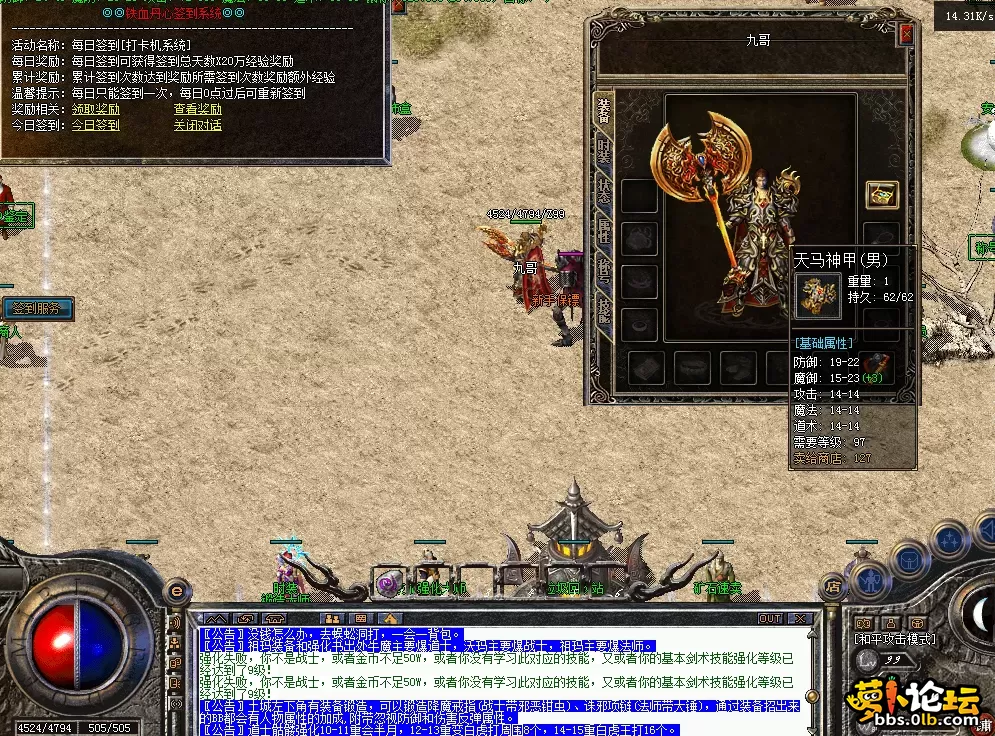Close the dialog with 关闭对话
Viewport: 995px width, 736px height.
(x=198, y=125)
